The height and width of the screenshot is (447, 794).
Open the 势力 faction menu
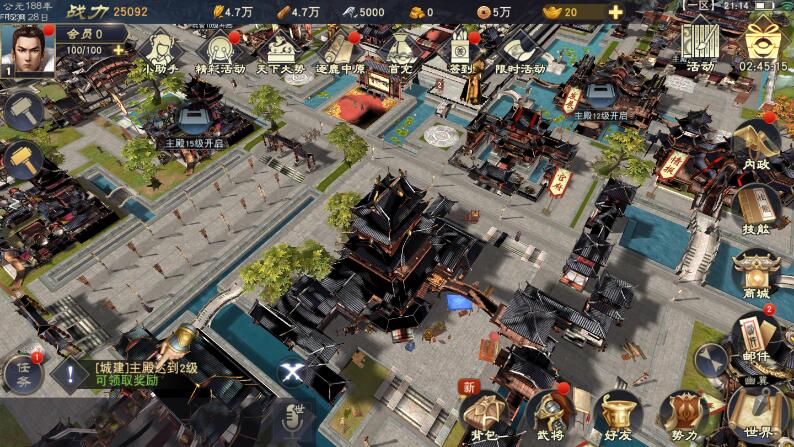point(685,415)
